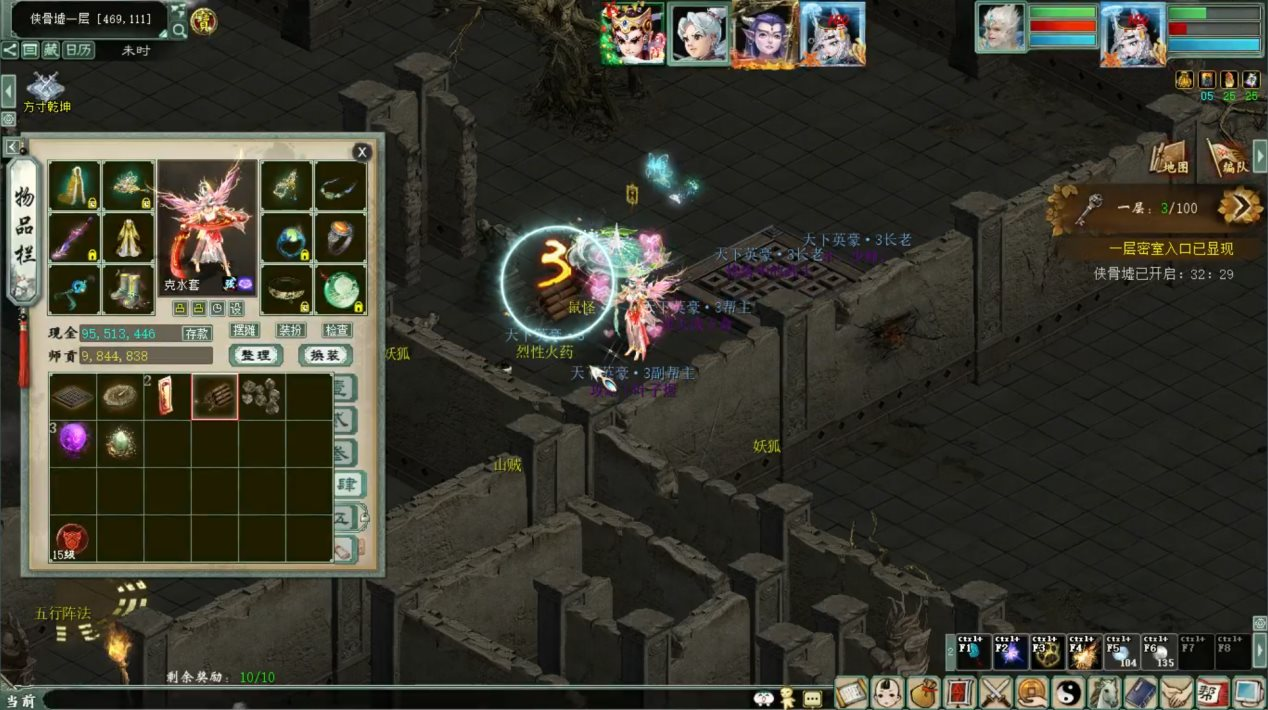Select the equipped ring with orange gem

340,236
